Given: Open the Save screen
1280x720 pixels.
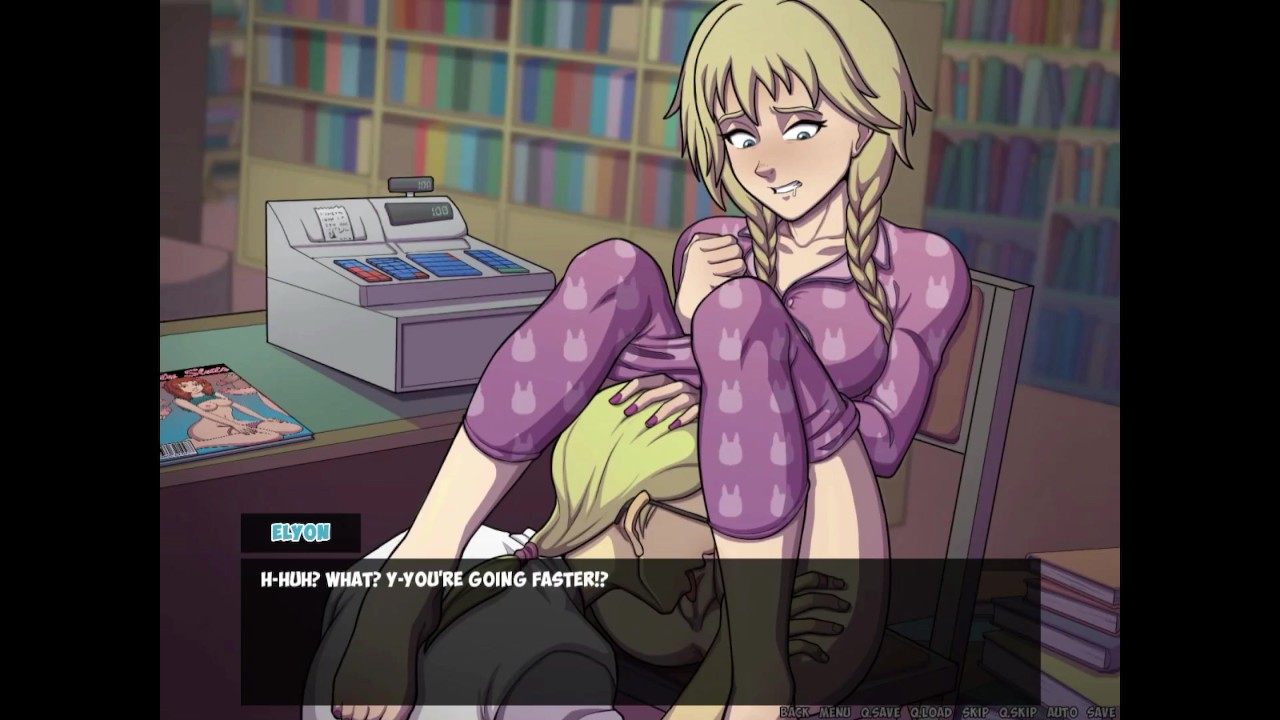Looking at the screenshot, I should pyautogui.click(x=1101, y=712).
